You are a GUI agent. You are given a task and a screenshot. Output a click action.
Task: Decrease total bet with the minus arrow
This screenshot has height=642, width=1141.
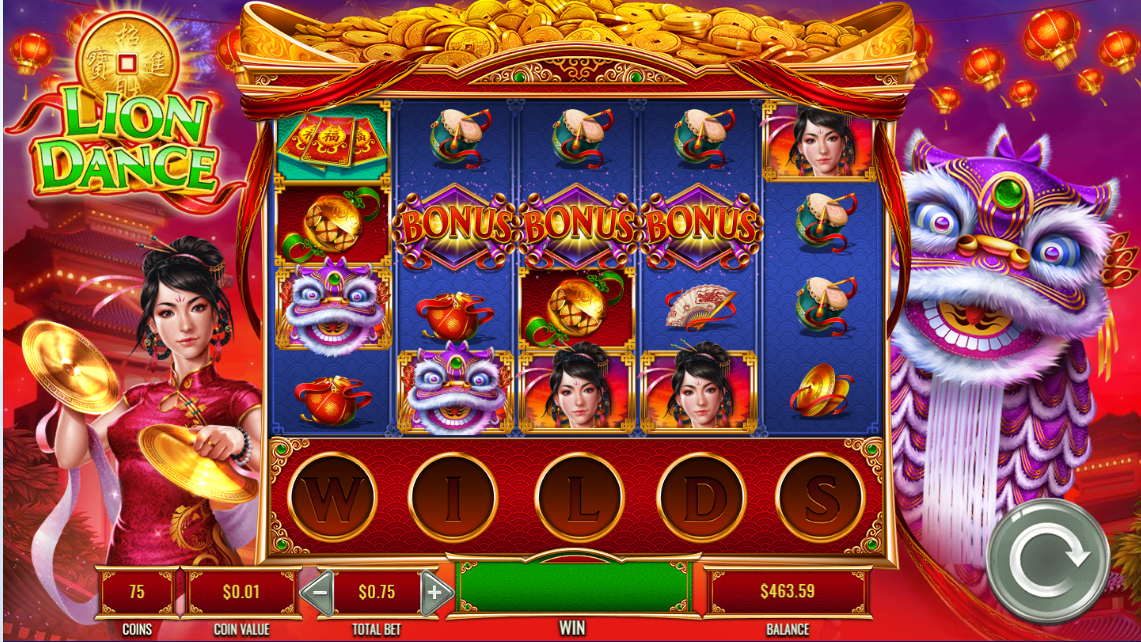[x=317, y=592]
